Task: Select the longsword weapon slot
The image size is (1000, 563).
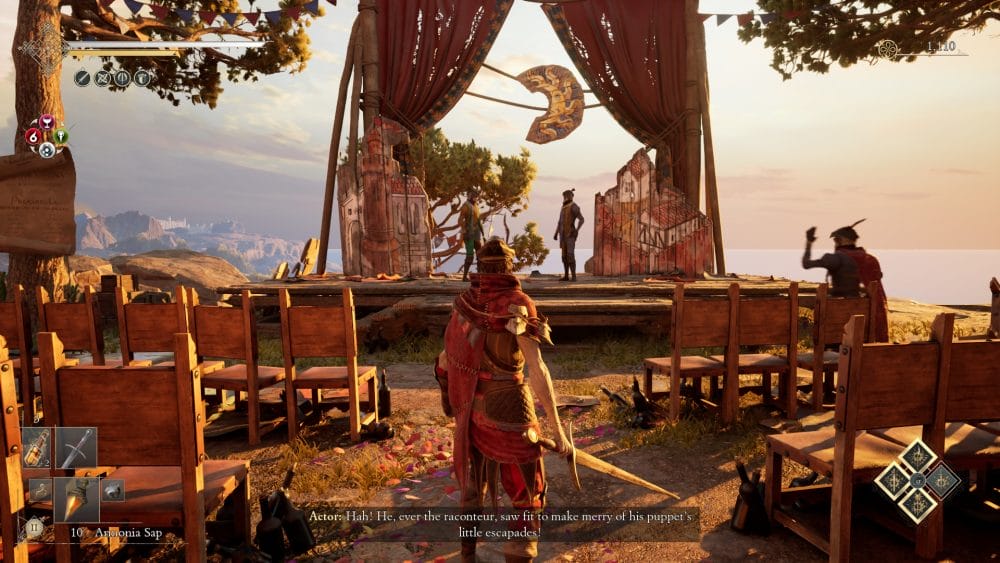Action: coord(76,449)
